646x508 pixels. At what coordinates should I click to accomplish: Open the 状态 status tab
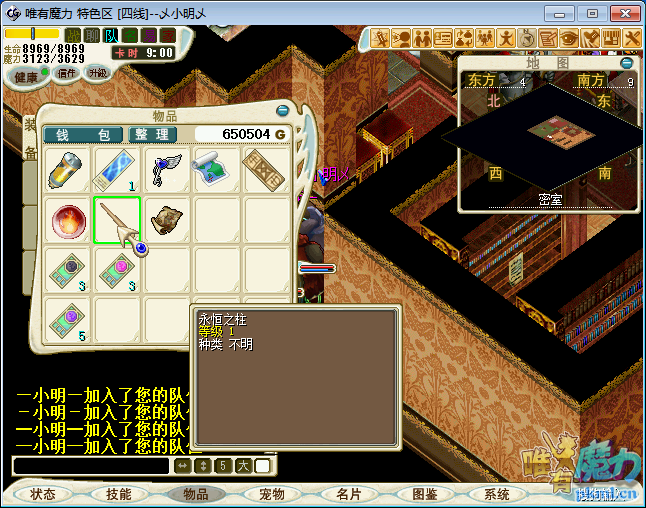(x=43, y=494)
